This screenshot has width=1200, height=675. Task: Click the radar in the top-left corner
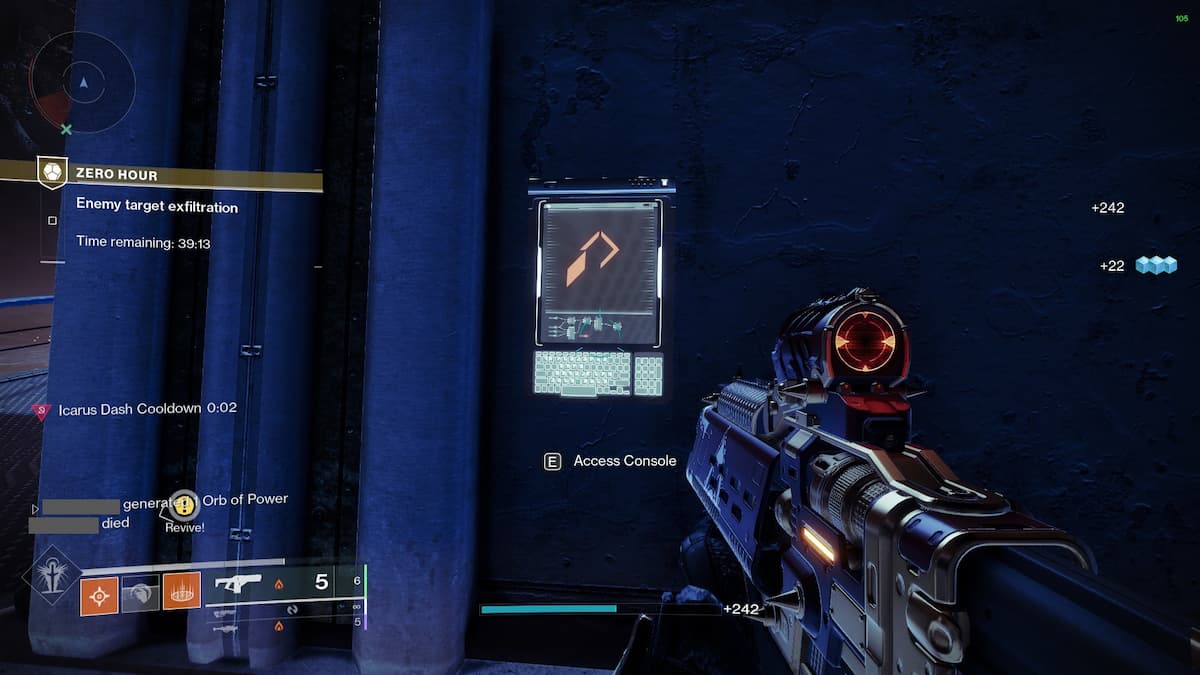pyautogui.click(x=82, y=83)
